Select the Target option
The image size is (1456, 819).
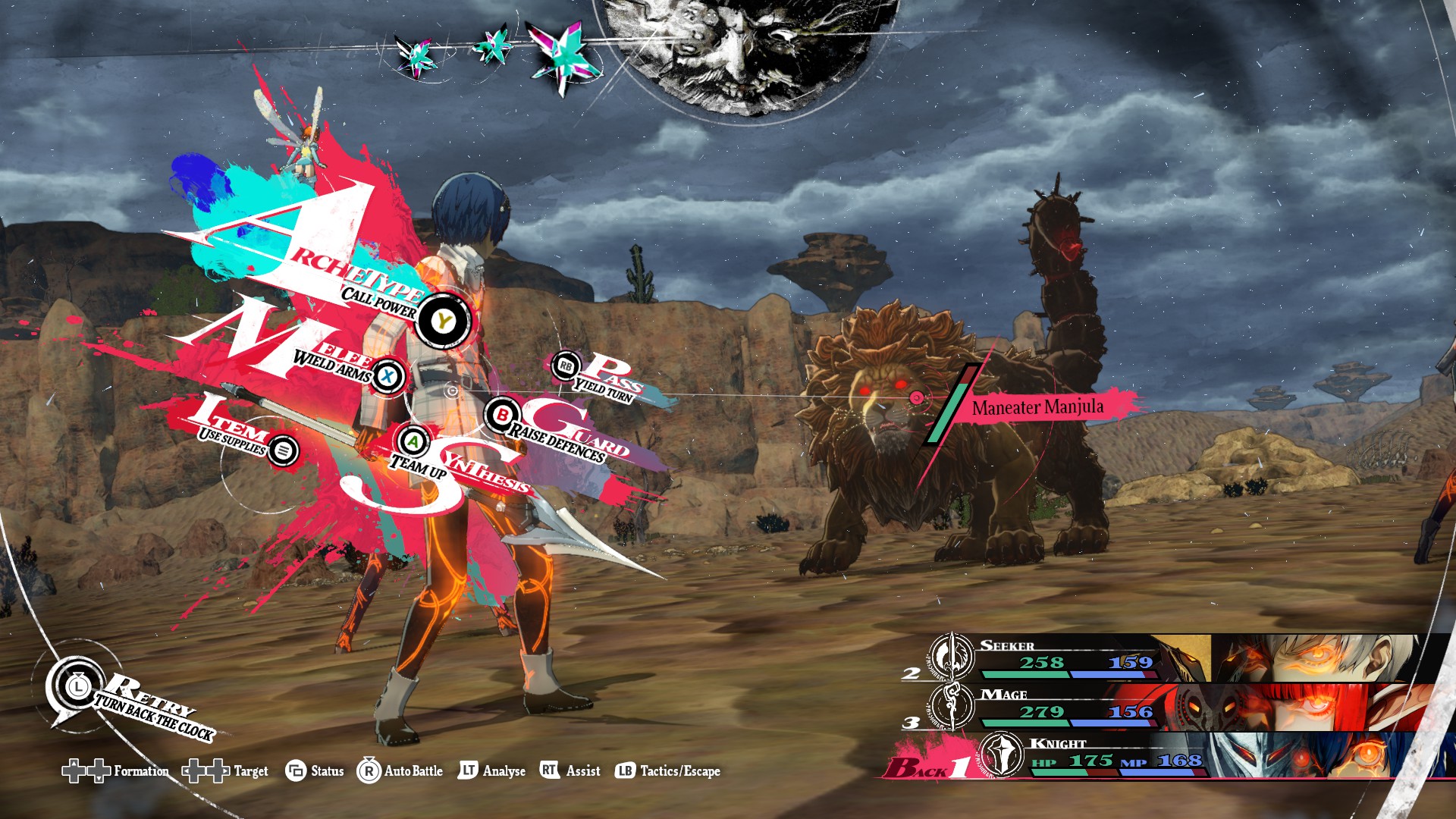[x=225, y=771]
